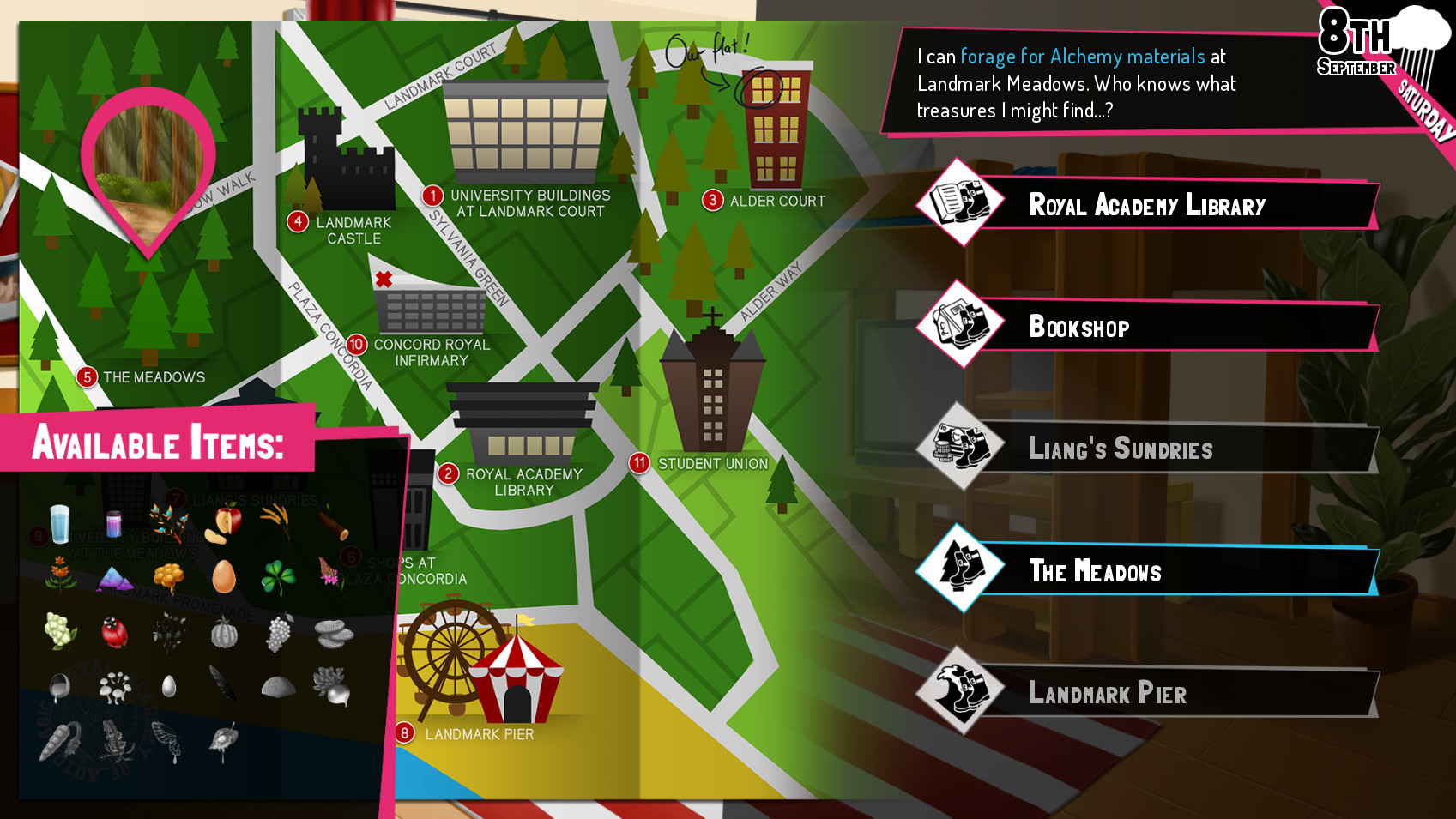Click map marker 5 at The Meadows

coord(87,376)
